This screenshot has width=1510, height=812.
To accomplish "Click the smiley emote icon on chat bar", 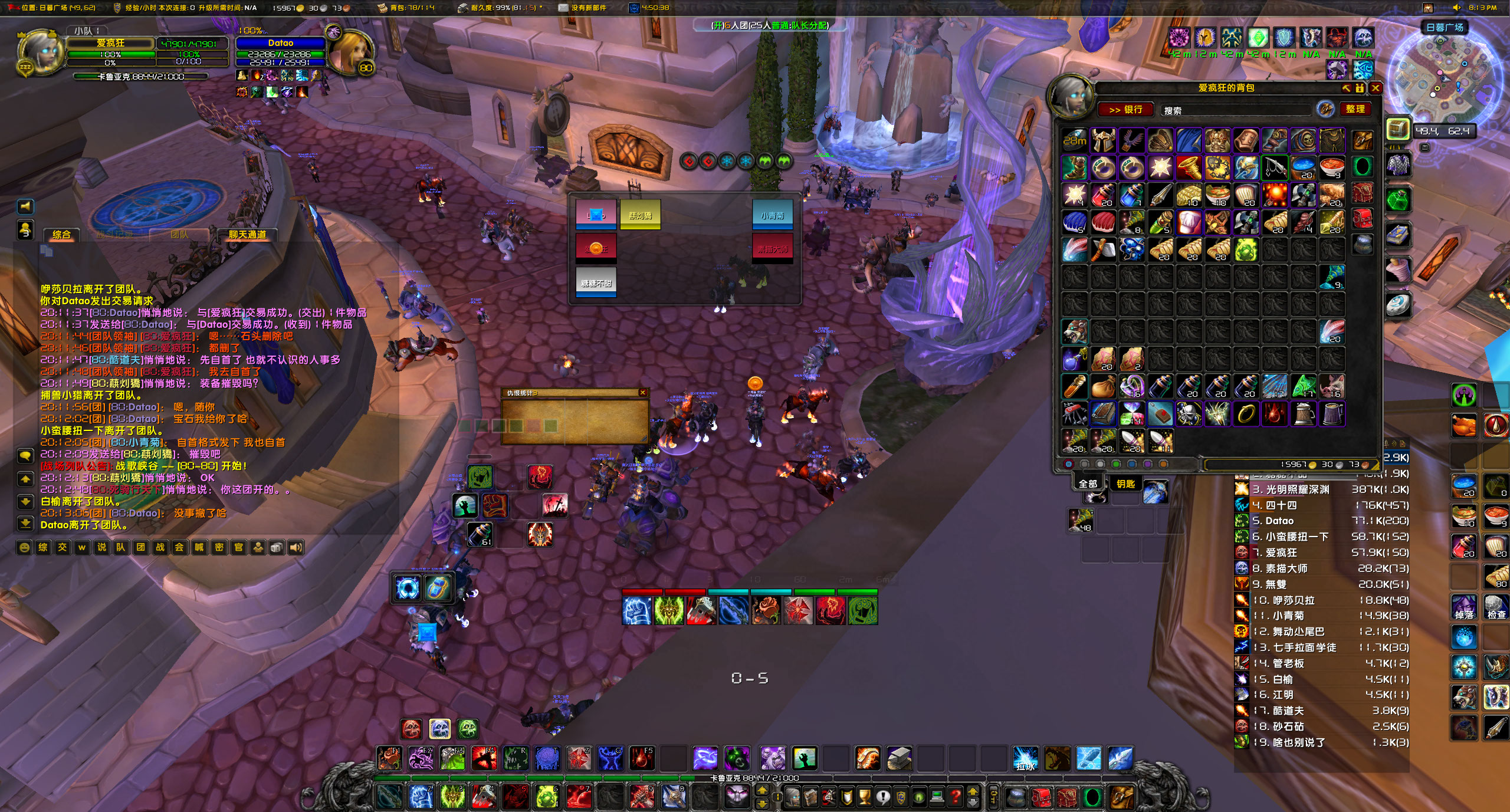I will coord(25,547).
